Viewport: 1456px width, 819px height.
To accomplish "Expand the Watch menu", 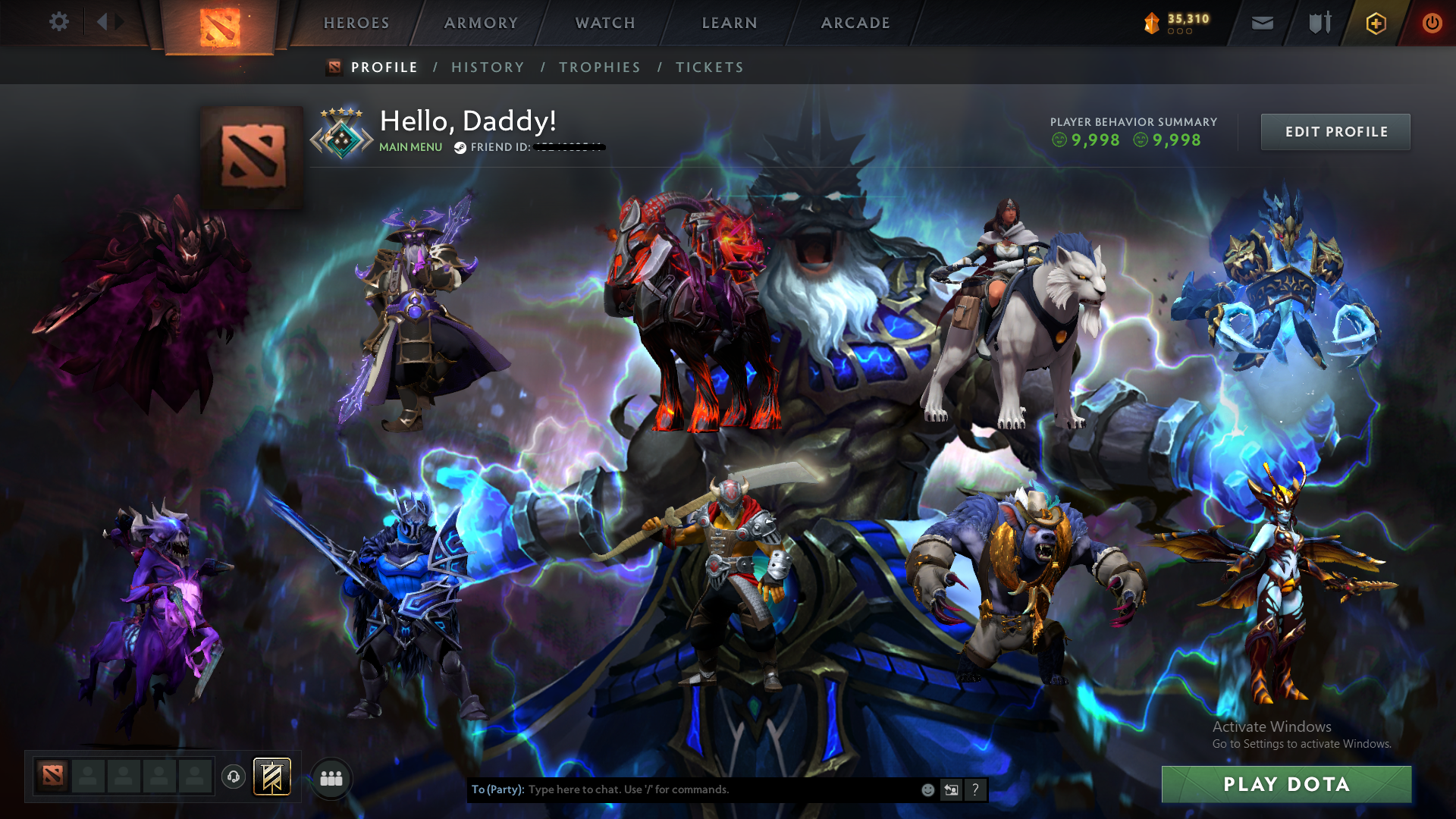I will [604, 23].
